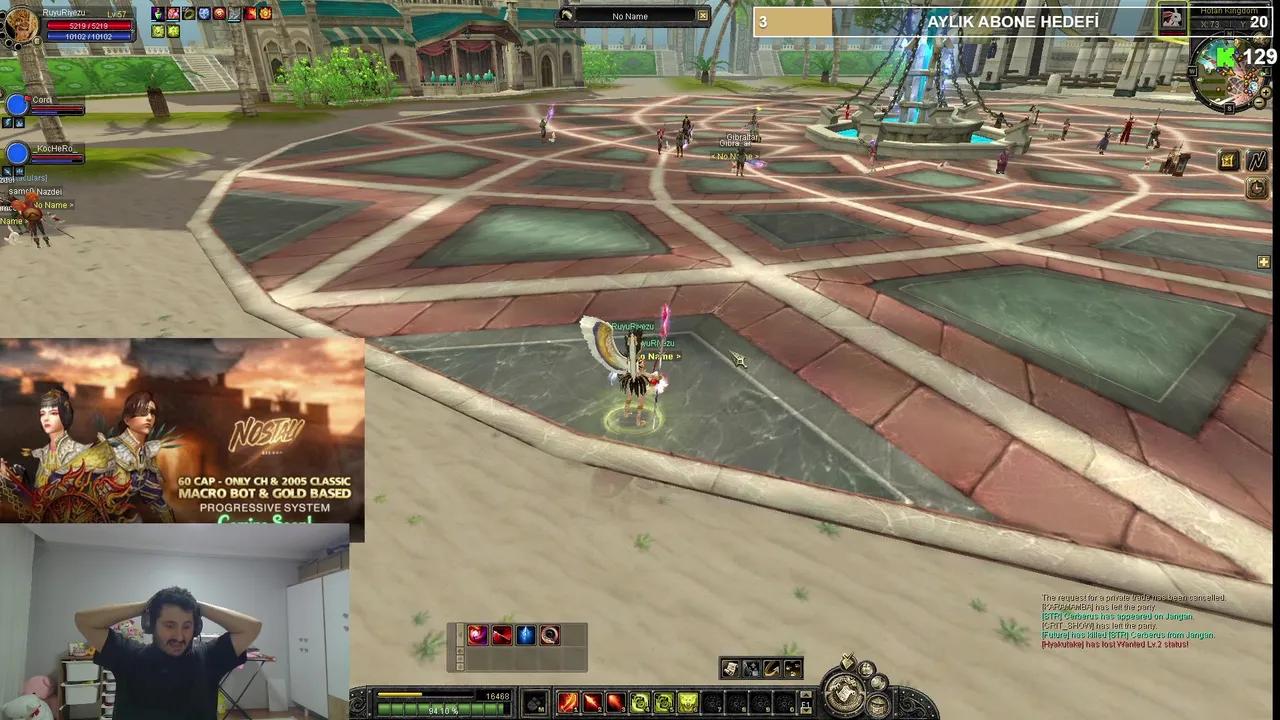Image resolution: width=1280 pixels, height=720 pixels.
Task: Click the golden chest icon near the minimap
Action: (1229, 159)
